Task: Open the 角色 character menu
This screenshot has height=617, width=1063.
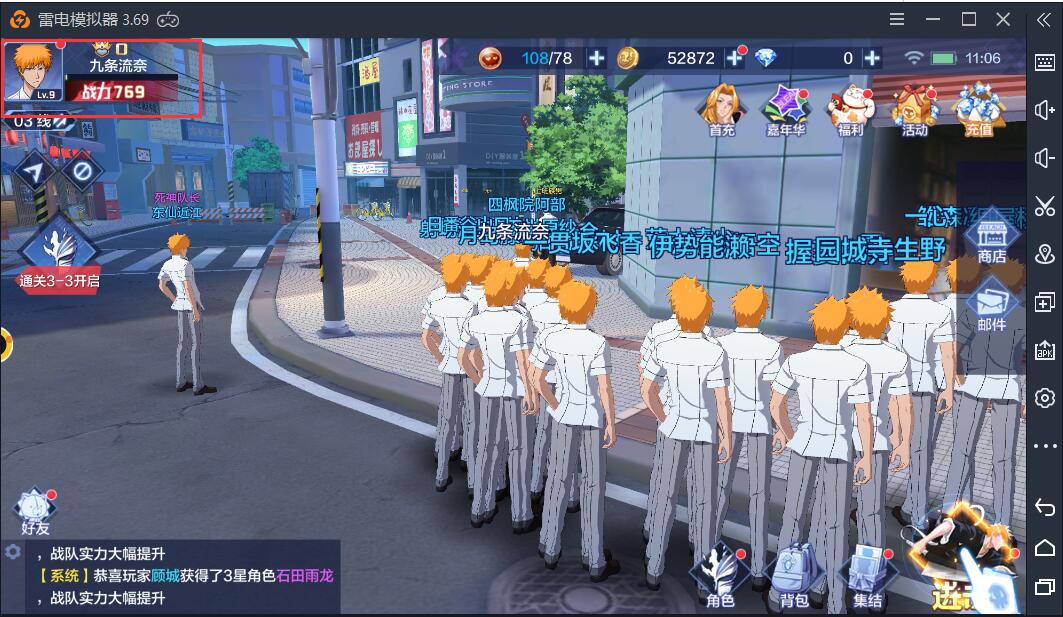Action: pyautogui.click(x=720, y=578)
